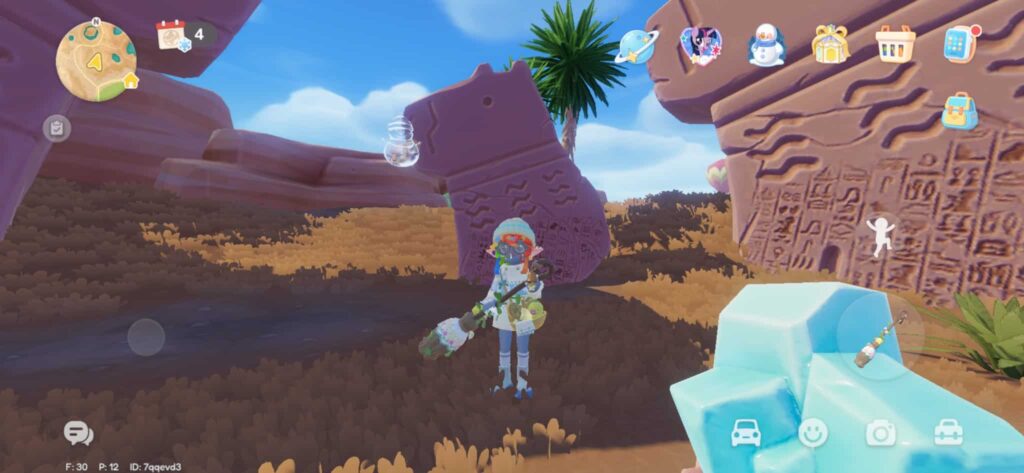Open the ringed planet icon
Screen dimensions: 1024x473
click(636, 46)
